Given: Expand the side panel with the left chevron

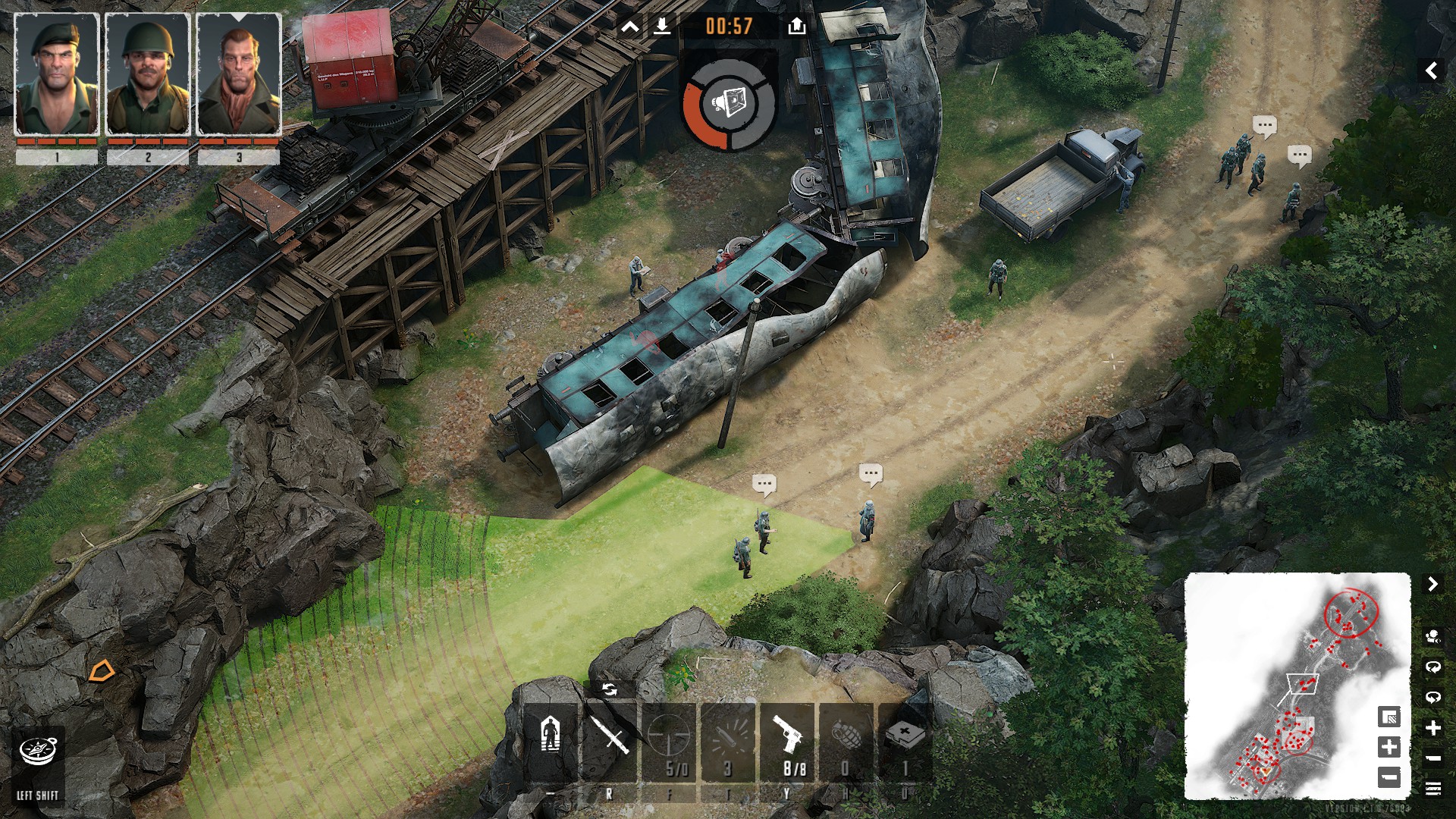Looking at the screenshot, I should [x=1431, y=71].
